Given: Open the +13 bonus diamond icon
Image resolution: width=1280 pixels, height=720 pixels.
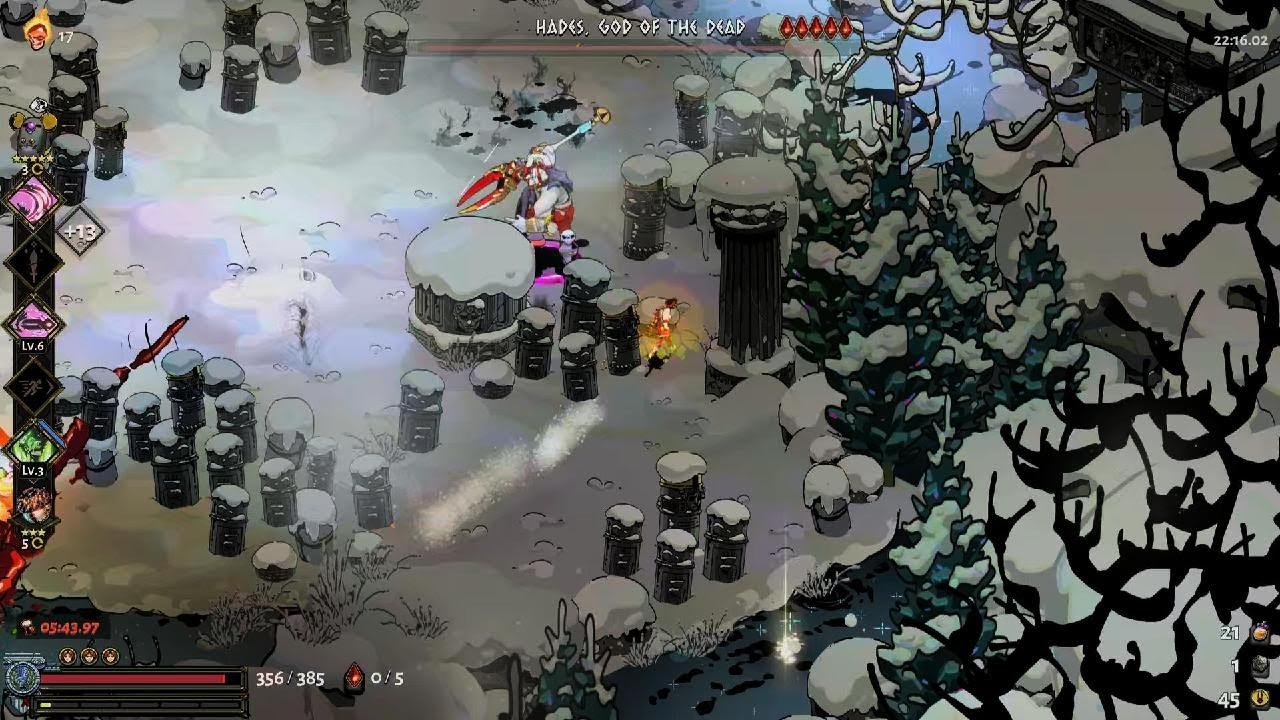Looking at the screenshot, I should point(78,229).
